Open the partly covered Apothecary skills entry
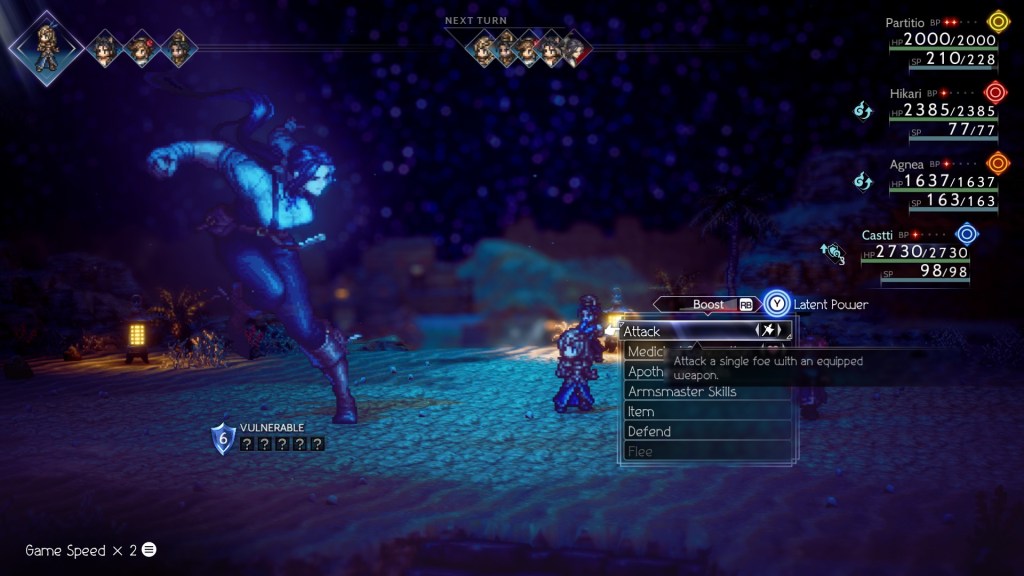Viewport: 1024px width, 576px height. point(646,371)
